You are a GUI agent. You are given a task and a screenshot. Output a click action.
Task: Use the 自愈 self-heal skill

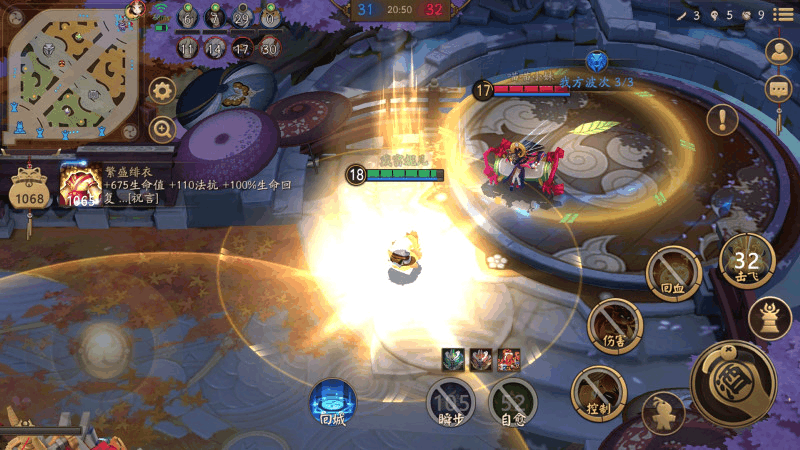pos(512,403)
